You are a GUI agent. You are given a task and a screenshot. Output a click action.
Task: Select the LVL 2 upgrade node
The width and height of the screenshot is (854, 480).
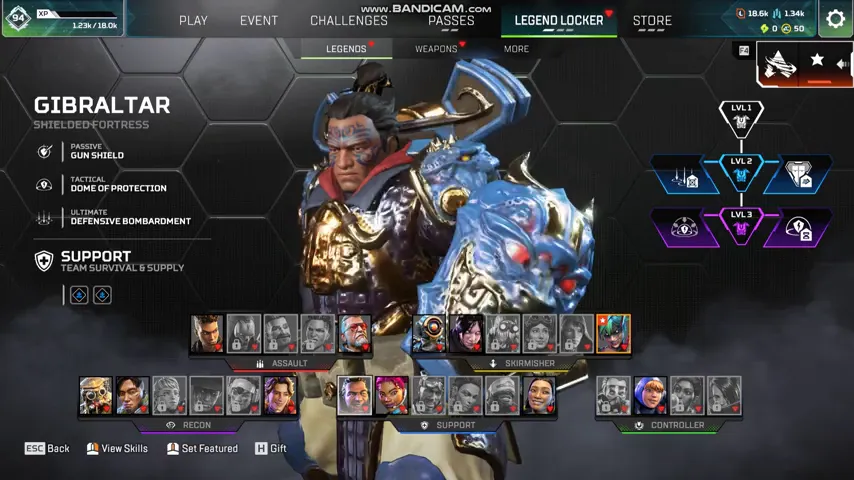click(x=741, y=172)
